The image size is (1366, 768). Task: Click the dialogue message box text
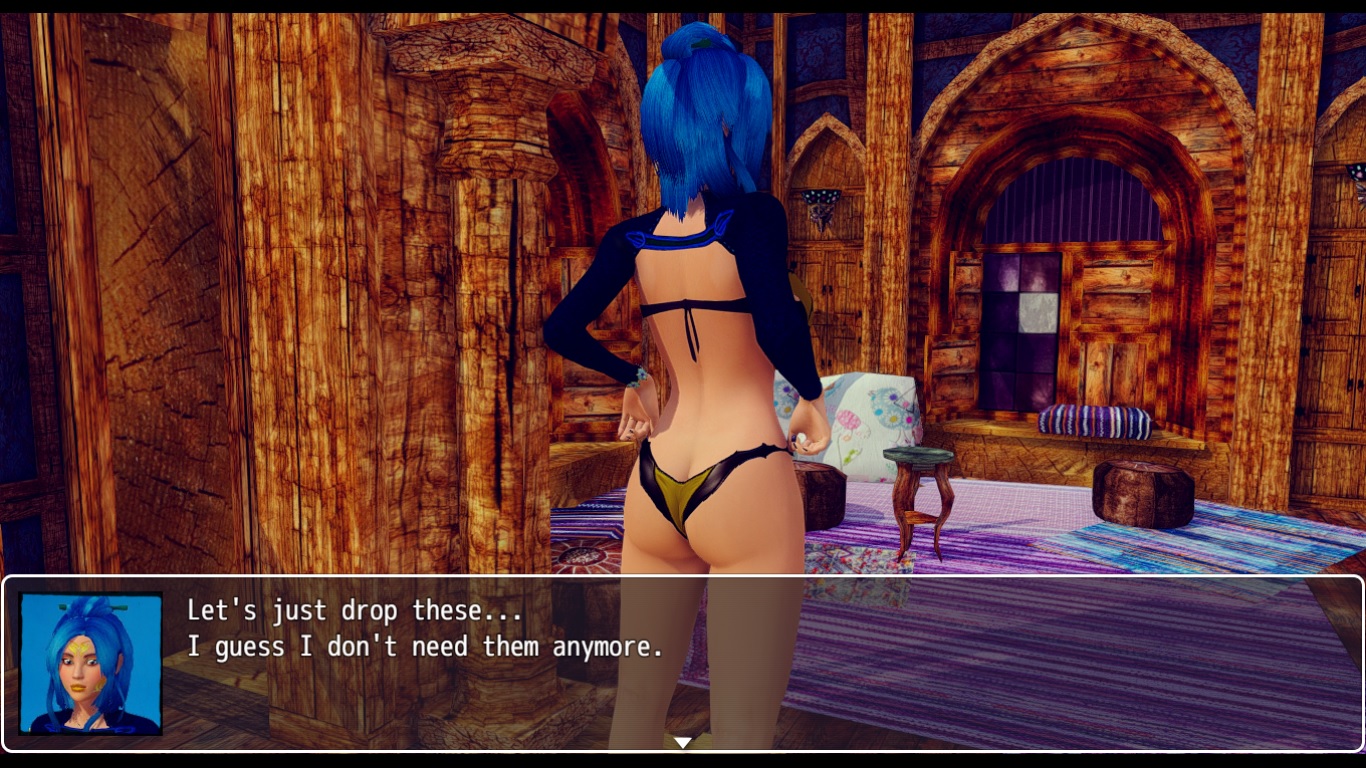425,629
